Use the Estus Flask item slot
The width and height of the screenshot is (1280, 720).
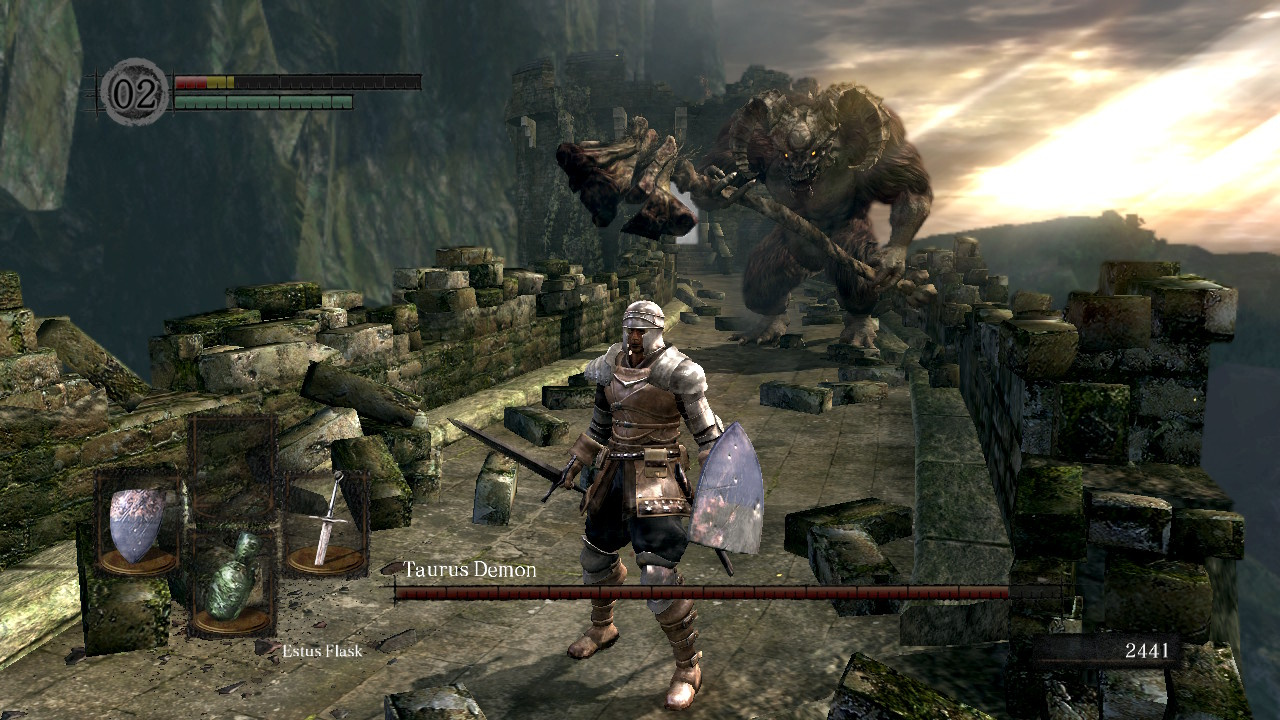(232, 585)
